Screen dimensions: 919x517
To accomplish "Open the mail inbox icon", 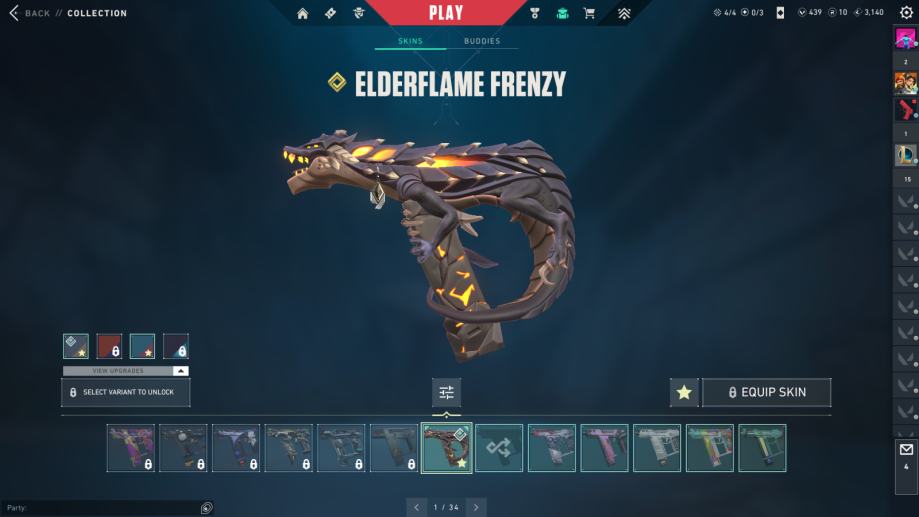I will pyautogui.click(x=906, y=449).
